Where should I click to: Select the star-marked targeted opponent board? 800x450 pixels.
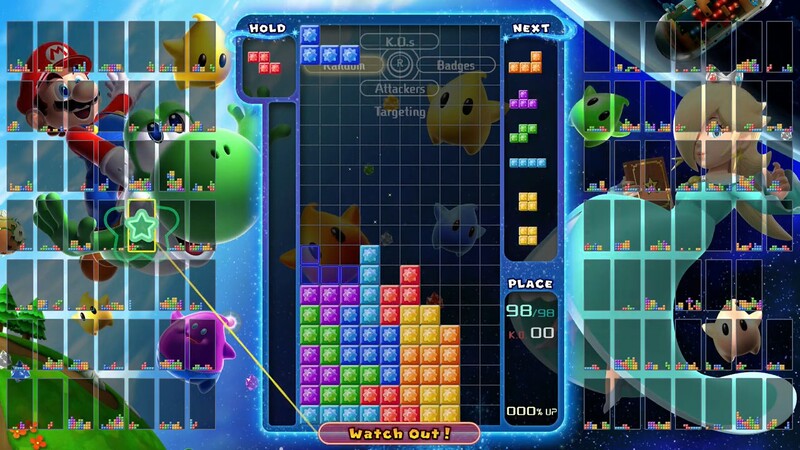click(x=140, y=226)
